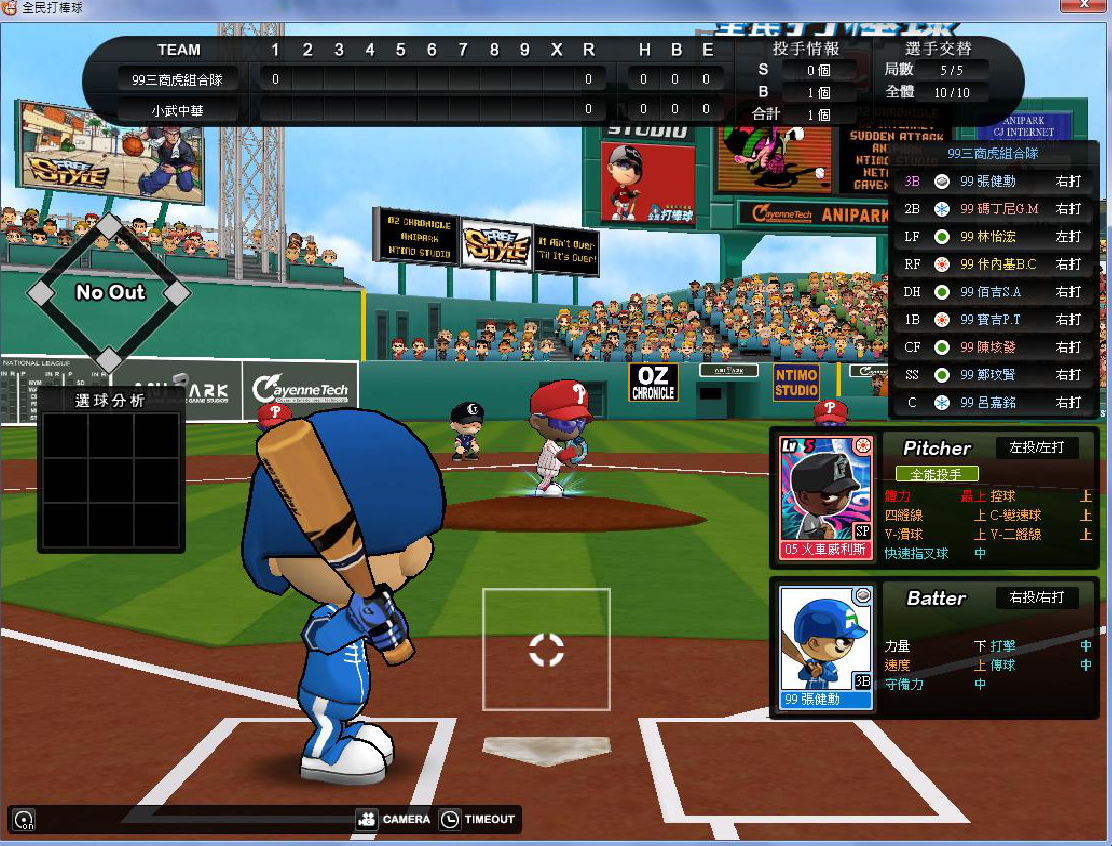Open the CAMERA view option
The height and width of the screenshot is (846, 1112).
pyautogui.click(x=393, y=819)
